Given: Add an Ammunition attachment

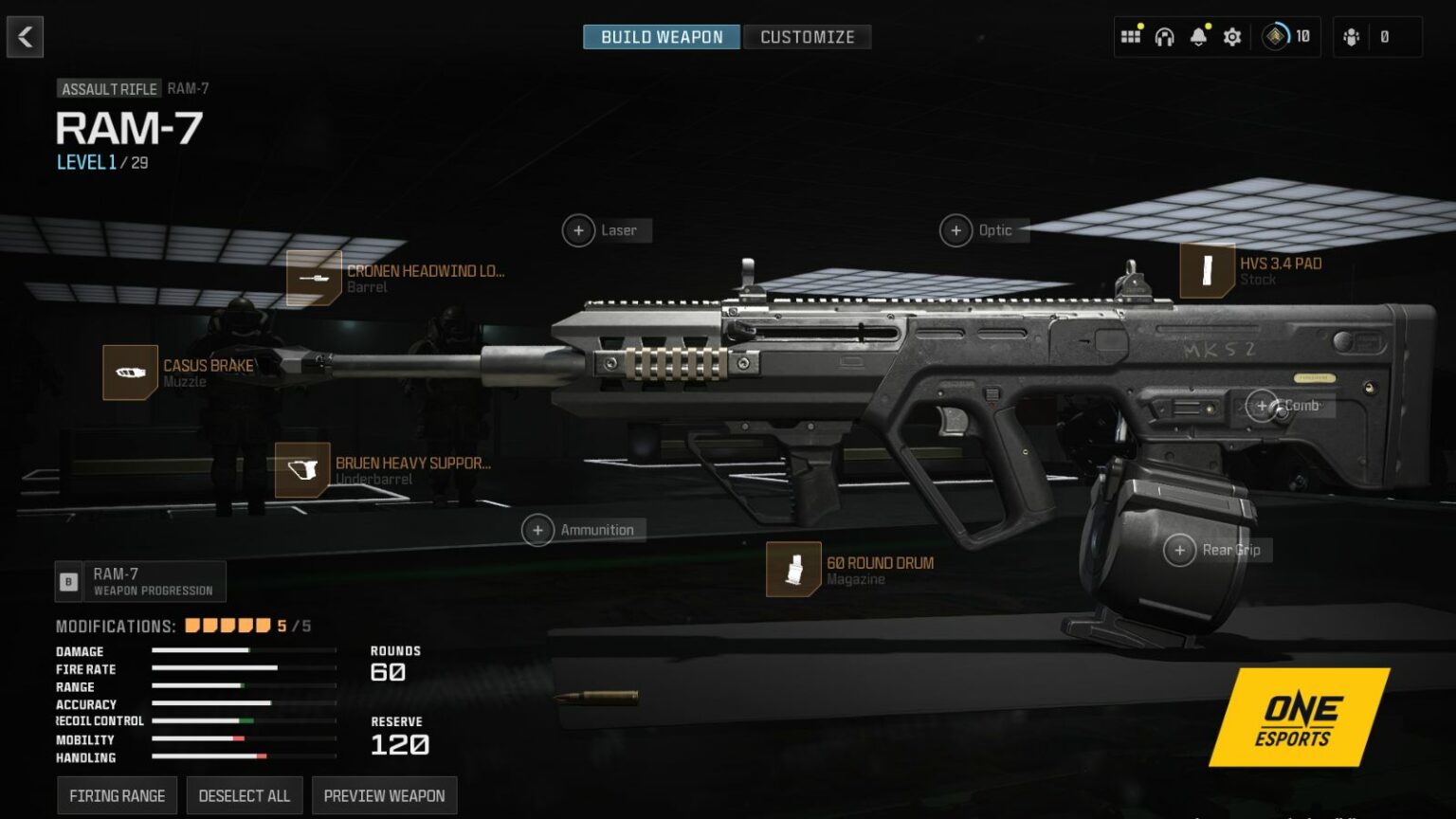Looking at the screenshot, I should click(x=538, y=530).
